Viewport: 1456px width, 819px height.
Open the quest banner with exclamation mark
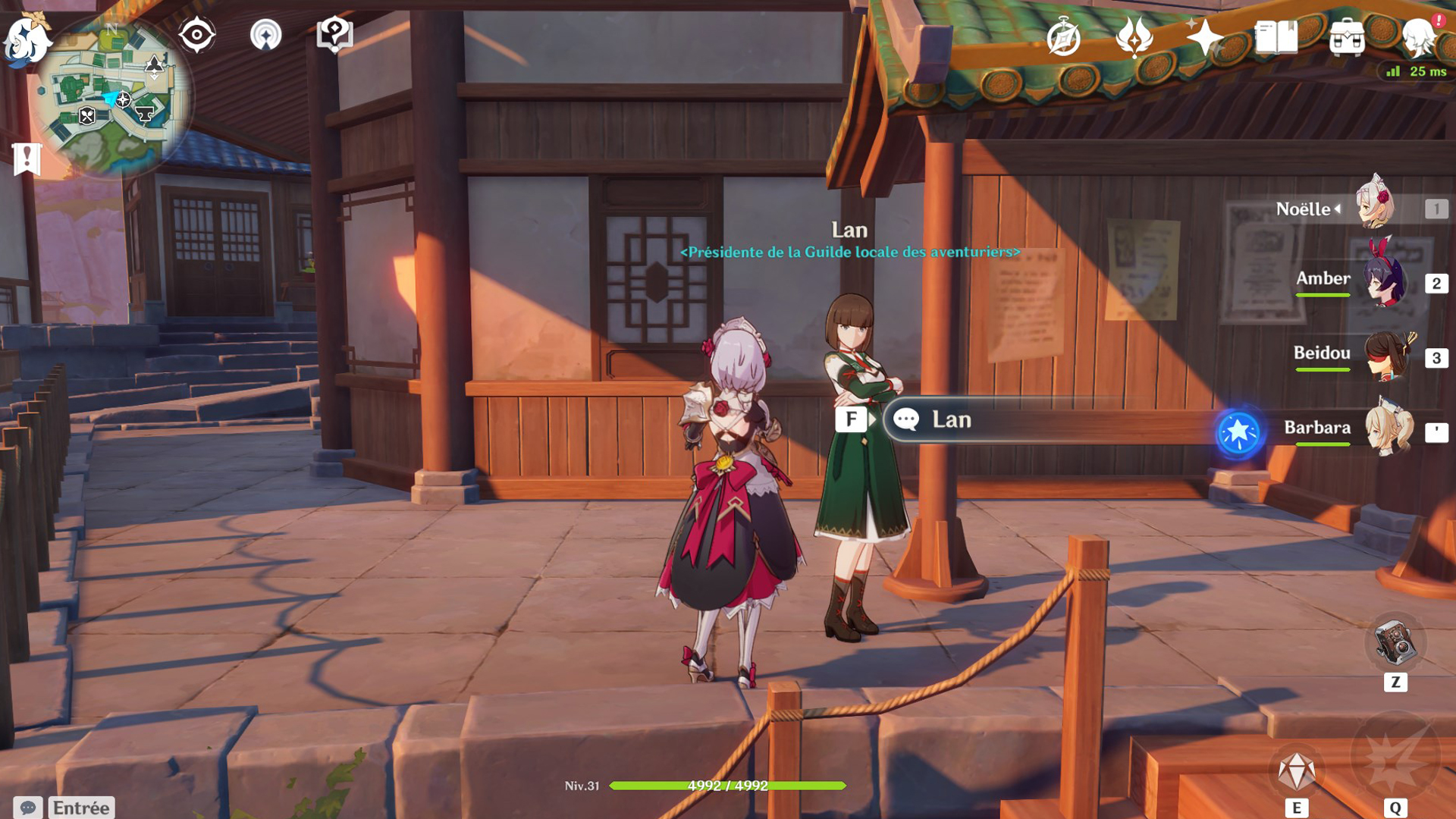click(x=27, y=159)
